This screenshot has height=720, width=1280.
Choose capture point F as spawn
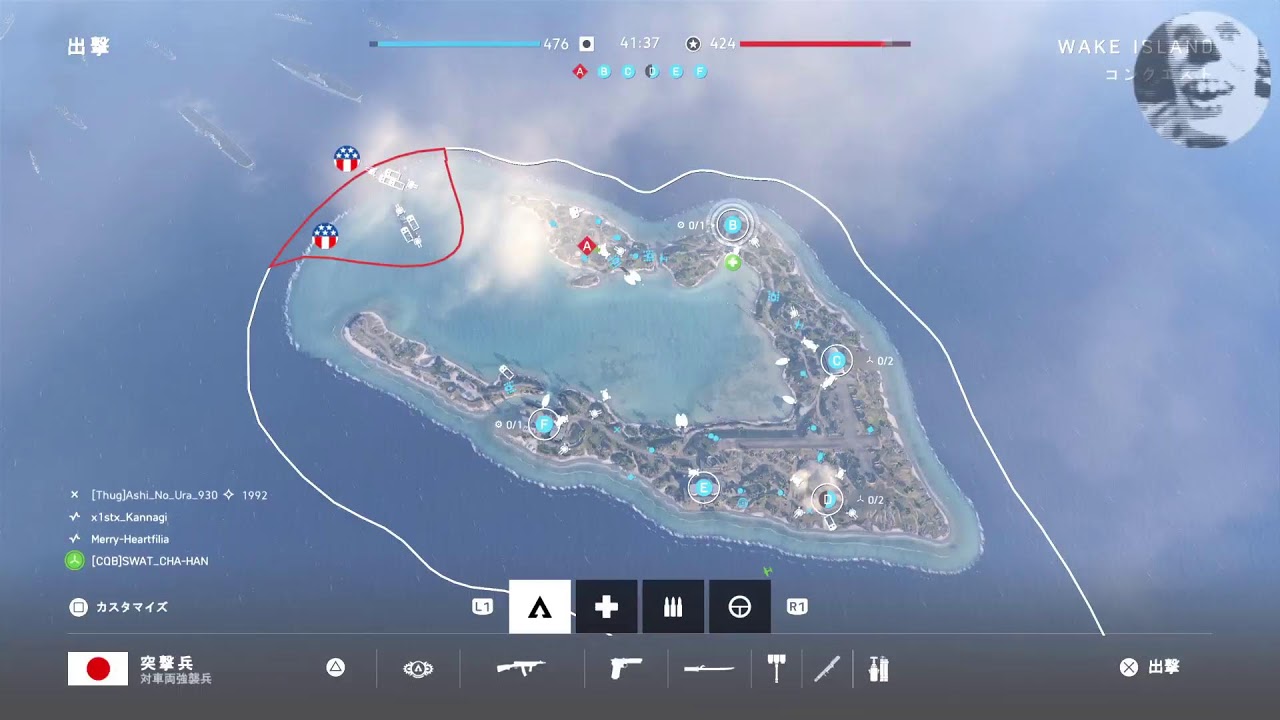[544, 425]
